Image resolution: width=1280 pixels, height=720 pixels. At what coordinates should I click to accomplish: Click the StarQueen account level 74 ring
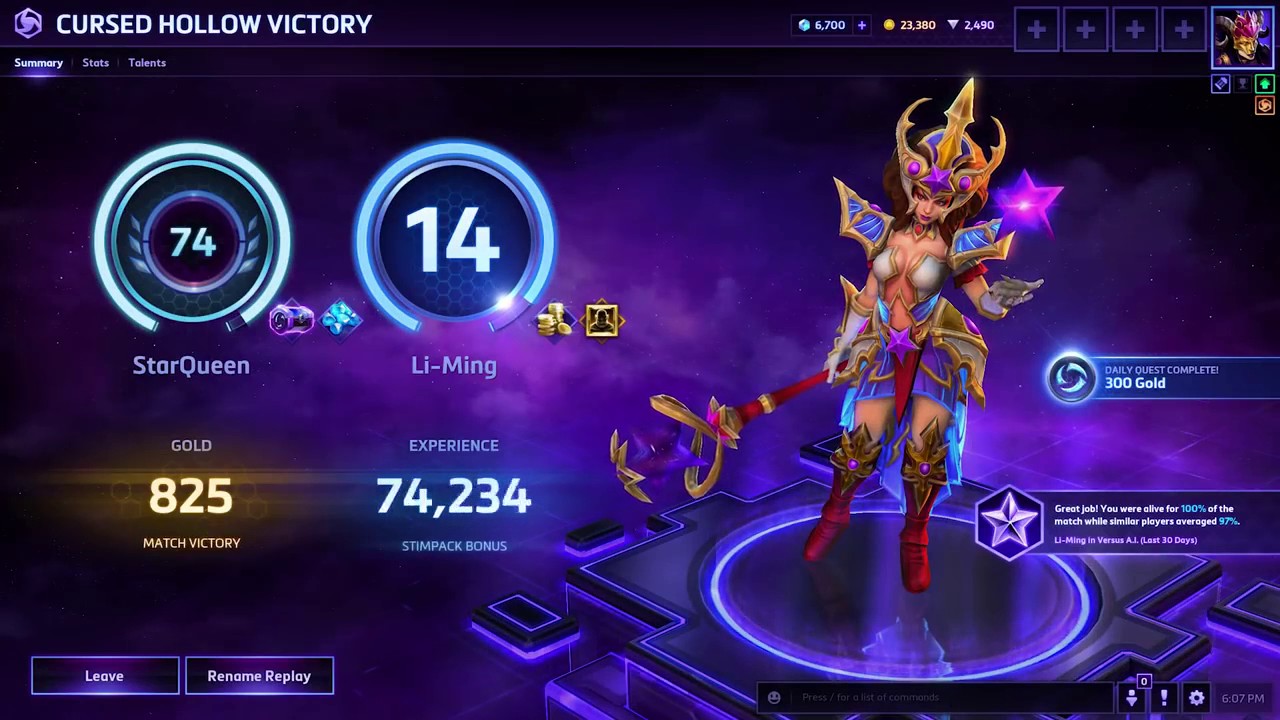[x=192, y=241]
